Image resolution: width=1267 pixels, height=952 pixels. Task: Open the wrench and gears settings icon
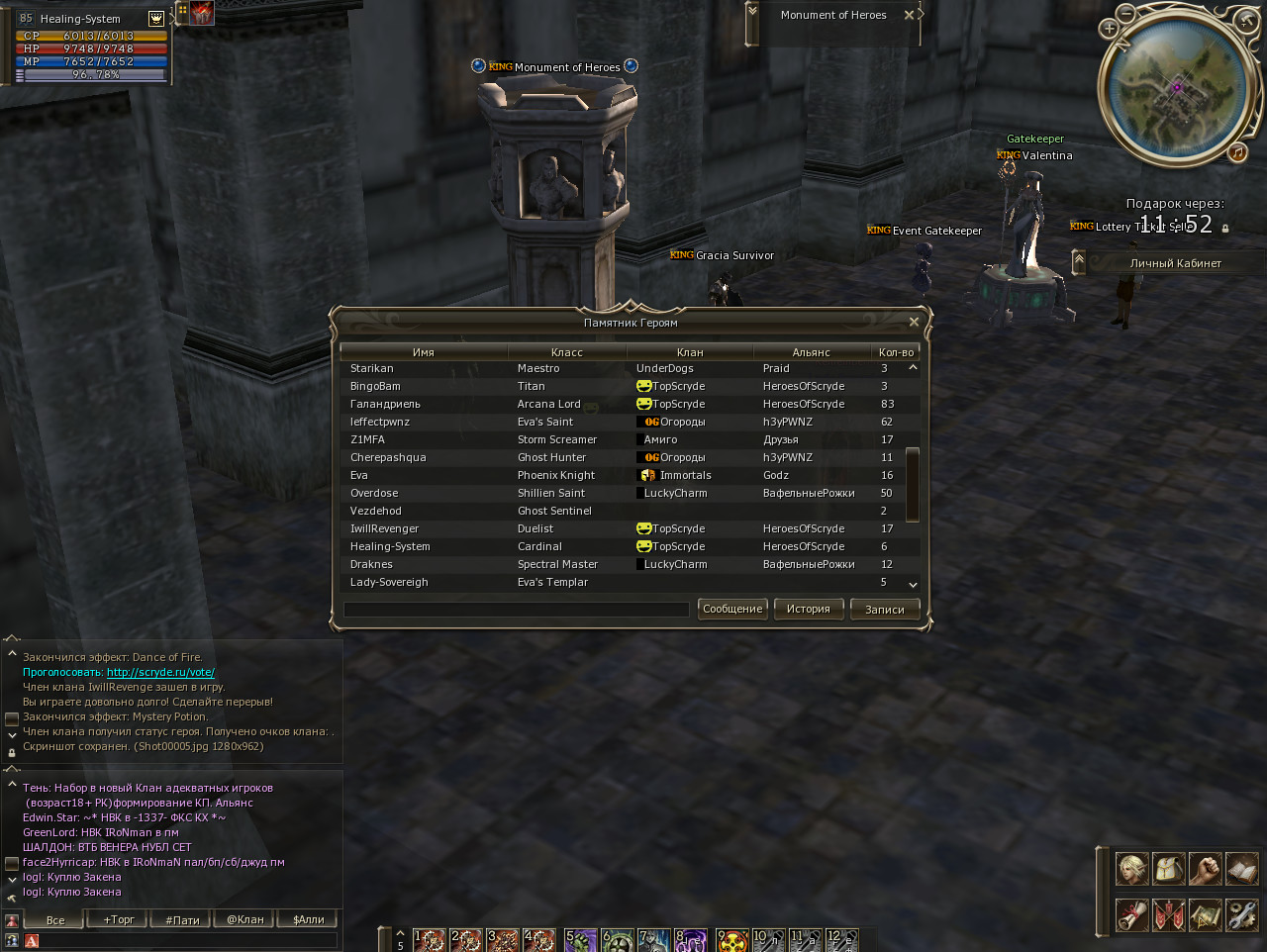1241,914
